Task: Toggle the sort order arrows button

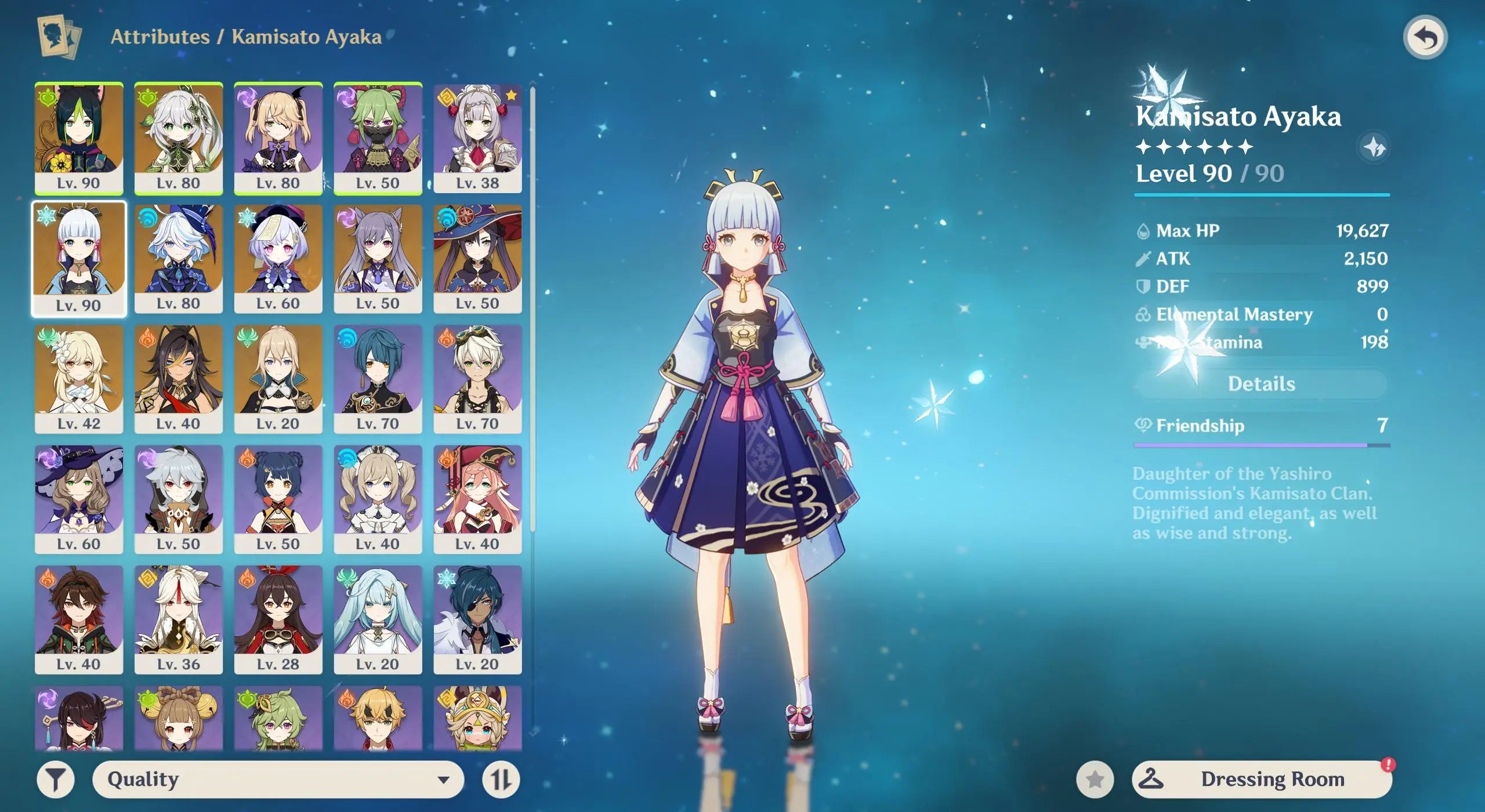Action: (x=501, y=779)
